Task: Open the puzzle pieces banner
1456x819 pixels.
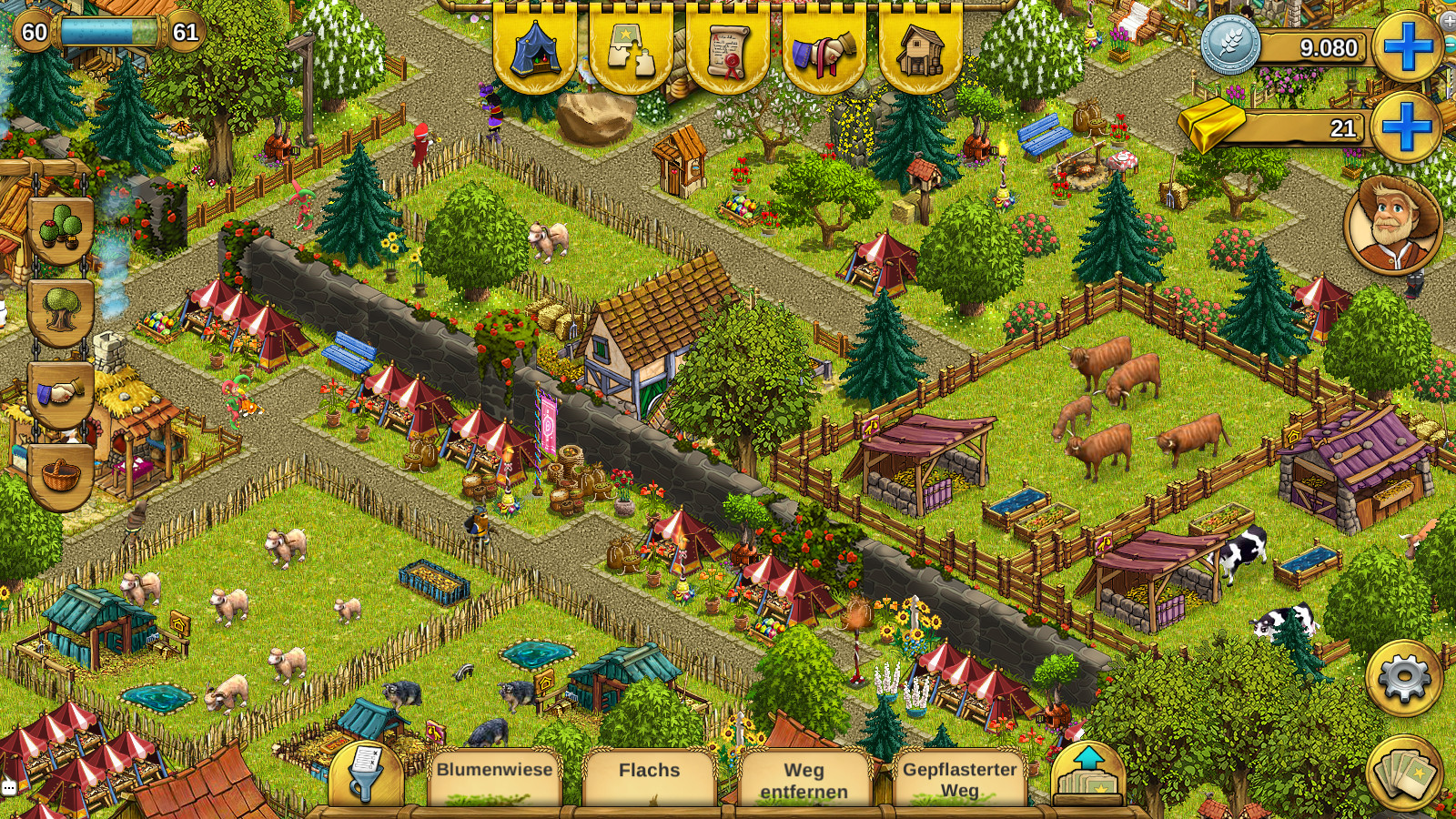Action: coord(631,47)
